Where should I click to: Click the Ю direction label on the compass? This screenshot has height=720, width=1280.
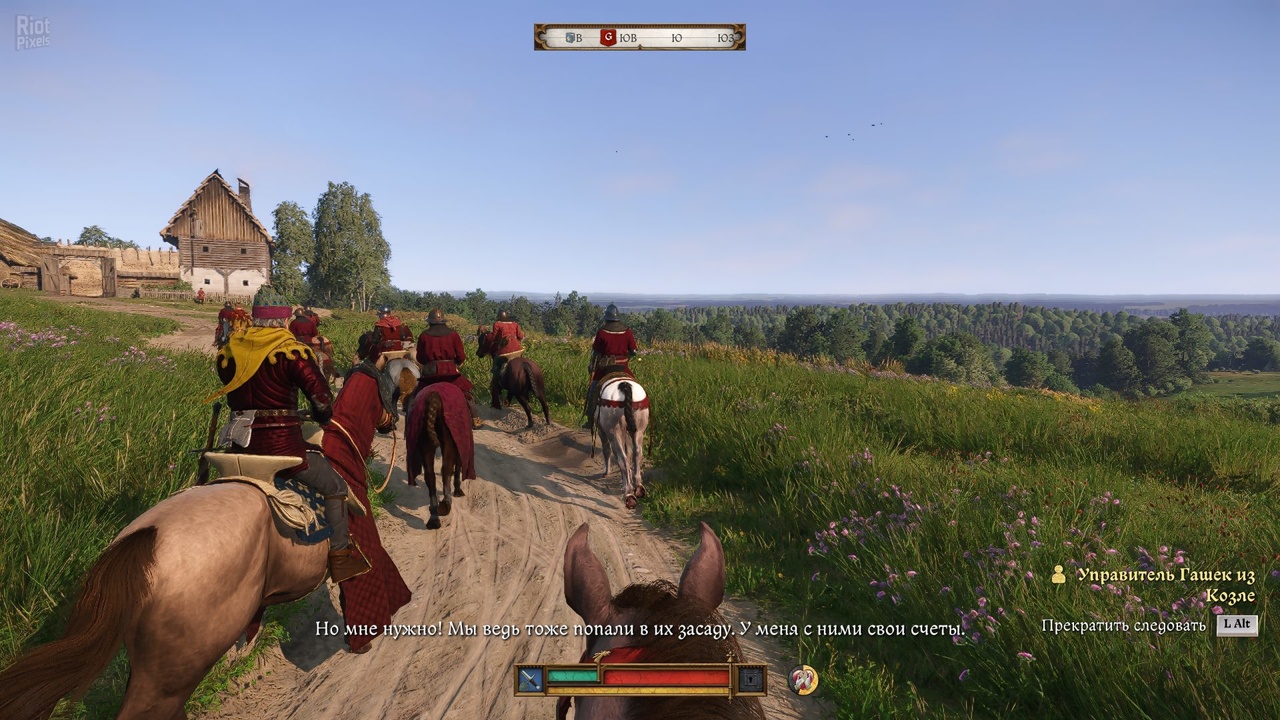[678, 36]
